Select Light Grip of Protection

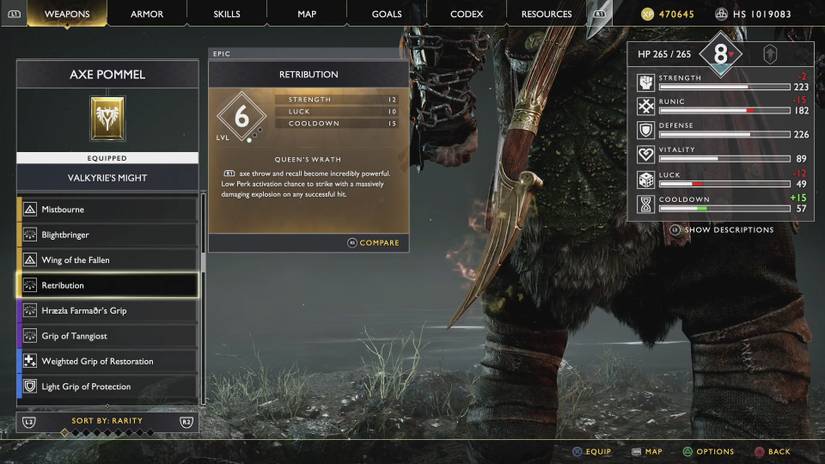coord(108,387)
